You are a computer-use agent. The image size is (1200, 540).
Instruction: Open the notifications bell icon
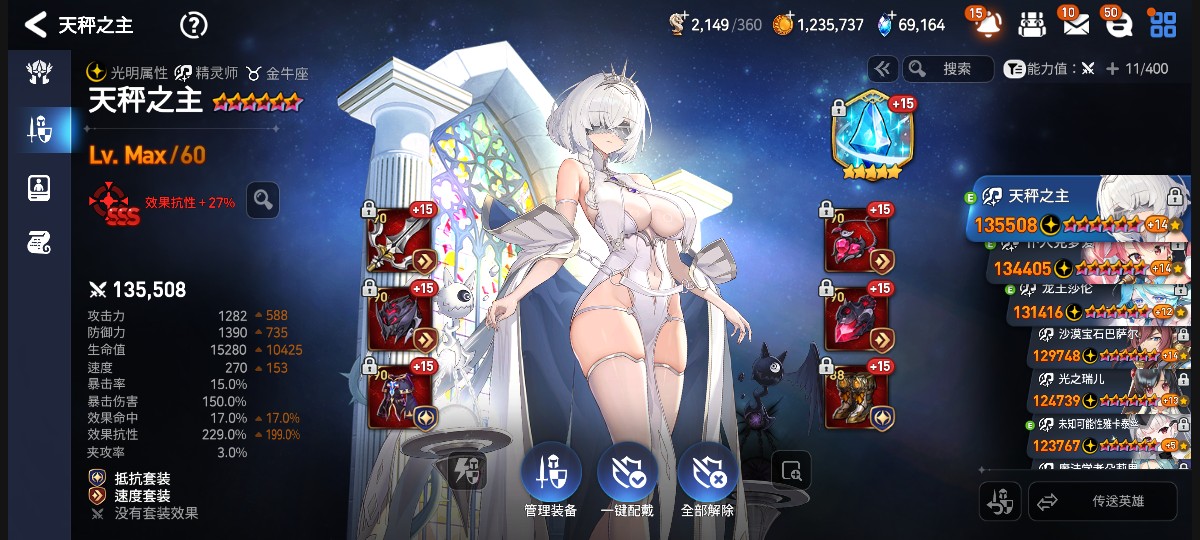point(987,25)
